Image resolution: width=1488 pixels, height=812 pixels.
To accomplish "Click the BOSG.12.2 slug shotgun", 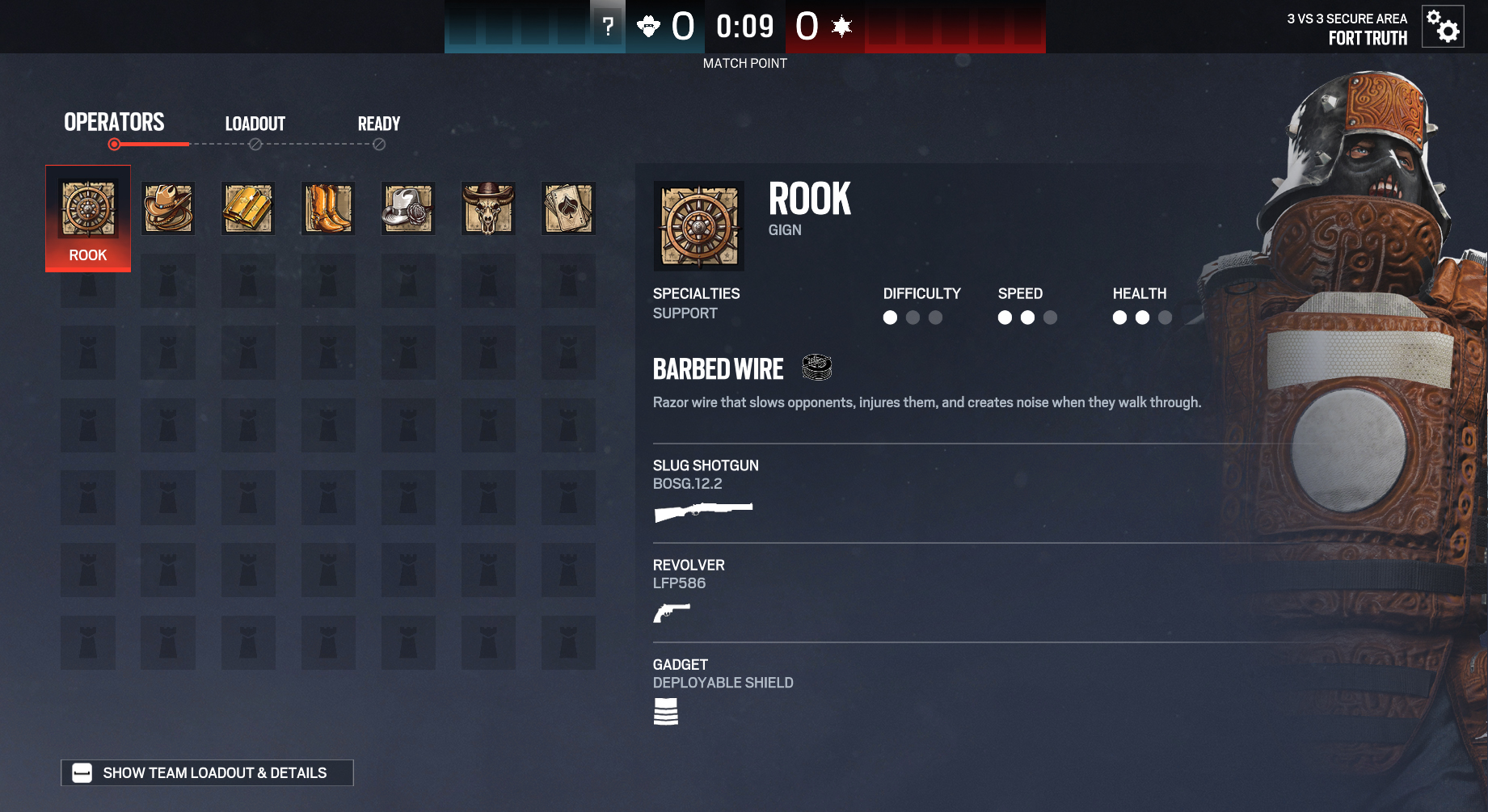I will click(x=703, y=511).
